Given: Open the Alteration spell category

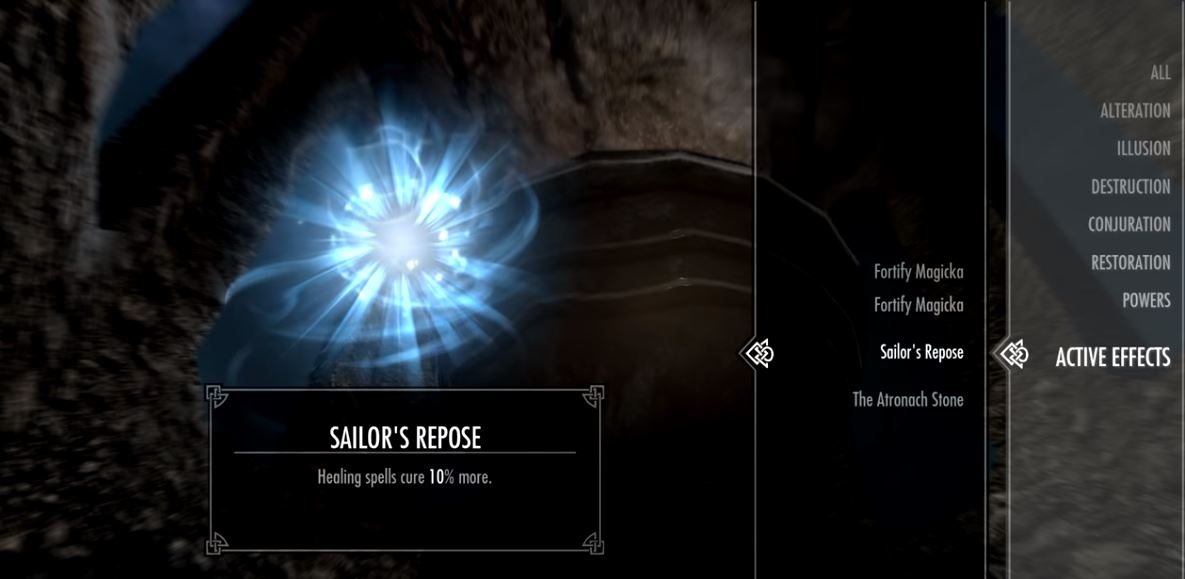Looking at the screenshot, I should [1134, 111].
